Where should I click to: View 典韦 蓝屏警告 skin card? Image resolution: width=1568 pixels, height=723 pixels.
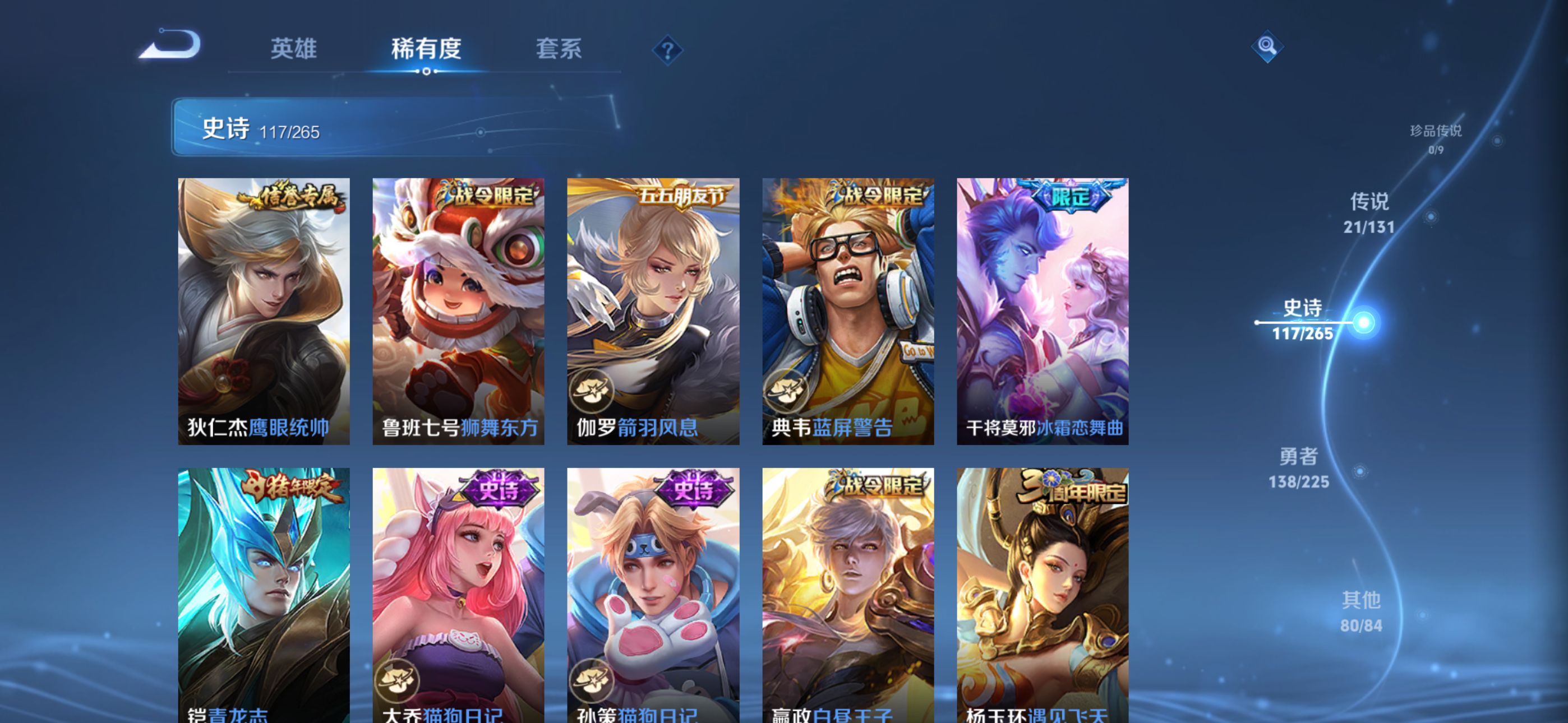(x=848, y=310)
